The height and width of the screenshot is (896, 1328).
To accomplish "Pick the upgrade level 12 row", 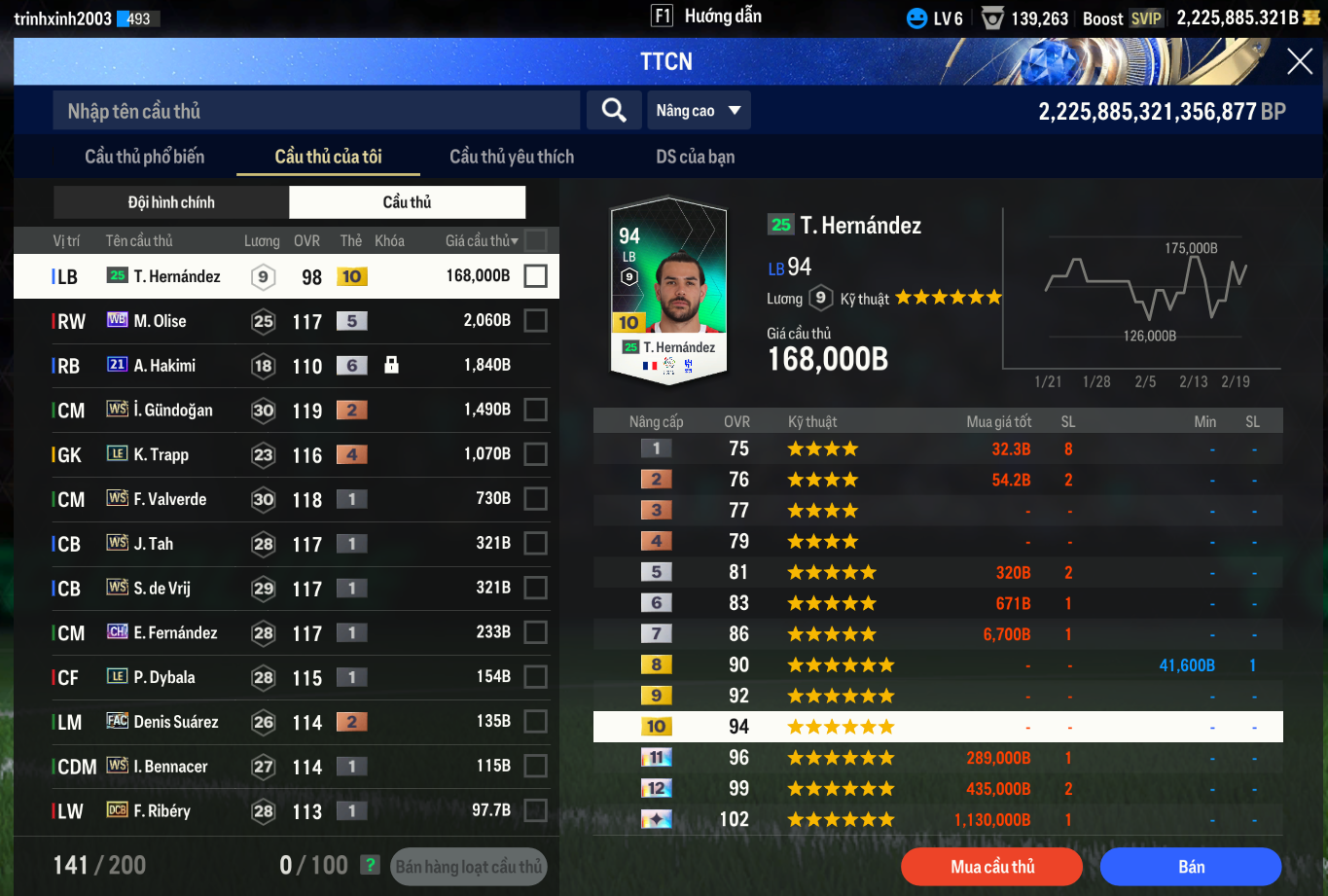I will (938, 789).
